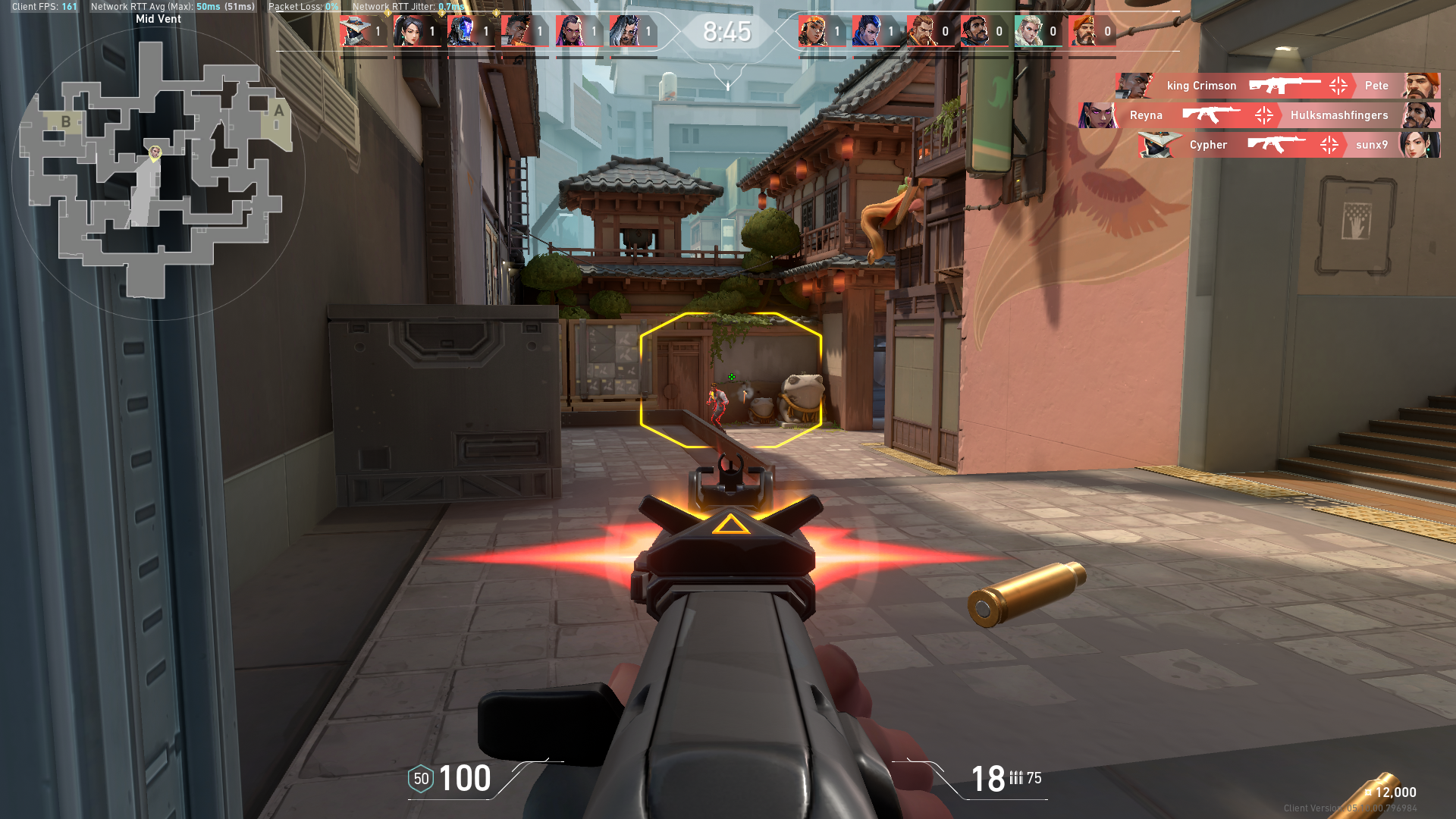Click the king Crimson name label
1456x819 pixels.
click(x=1201, y=86)
